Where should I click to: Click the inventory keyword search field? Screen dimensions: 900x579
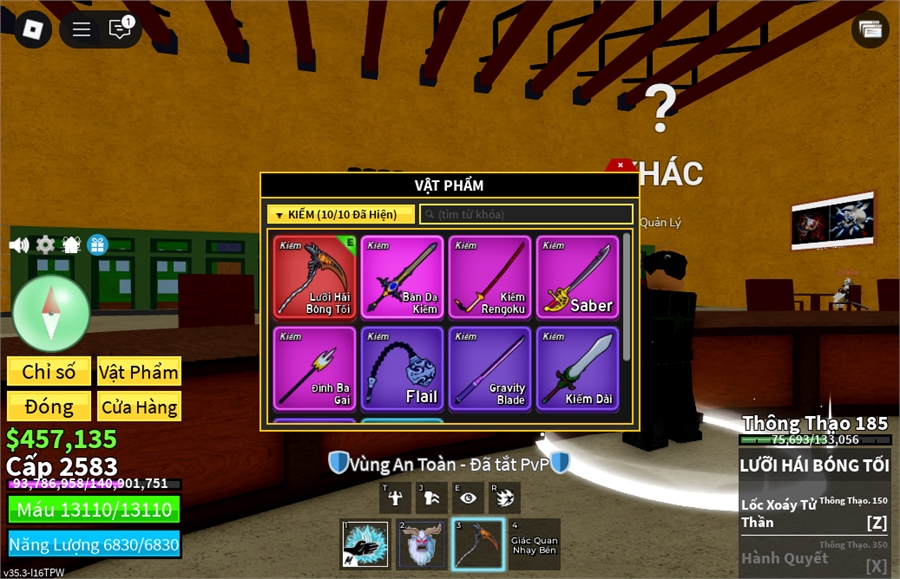(526, 215)
